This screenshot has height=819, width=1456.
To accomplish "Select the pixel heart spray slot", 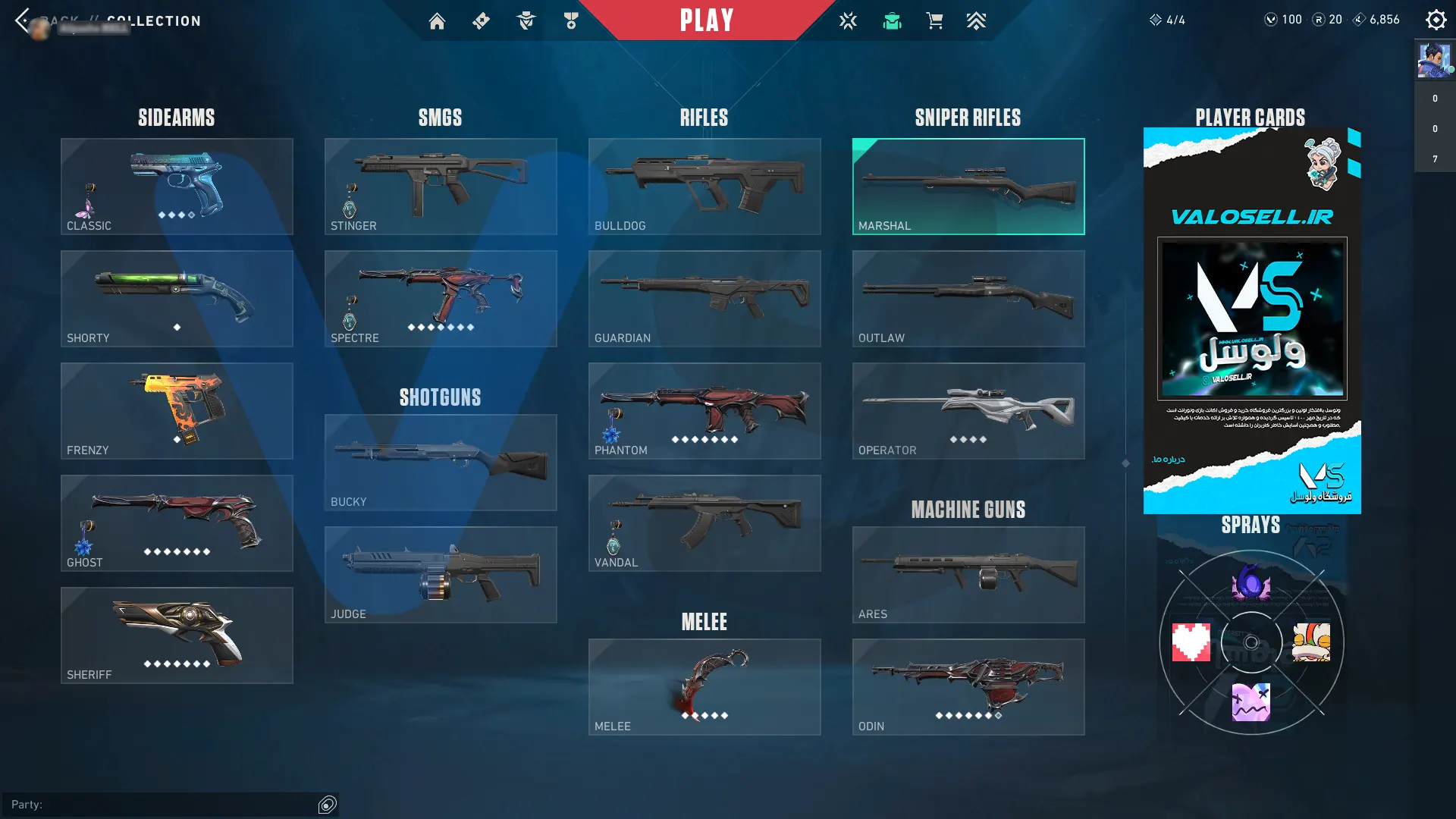I will (x=1191, y=642).
